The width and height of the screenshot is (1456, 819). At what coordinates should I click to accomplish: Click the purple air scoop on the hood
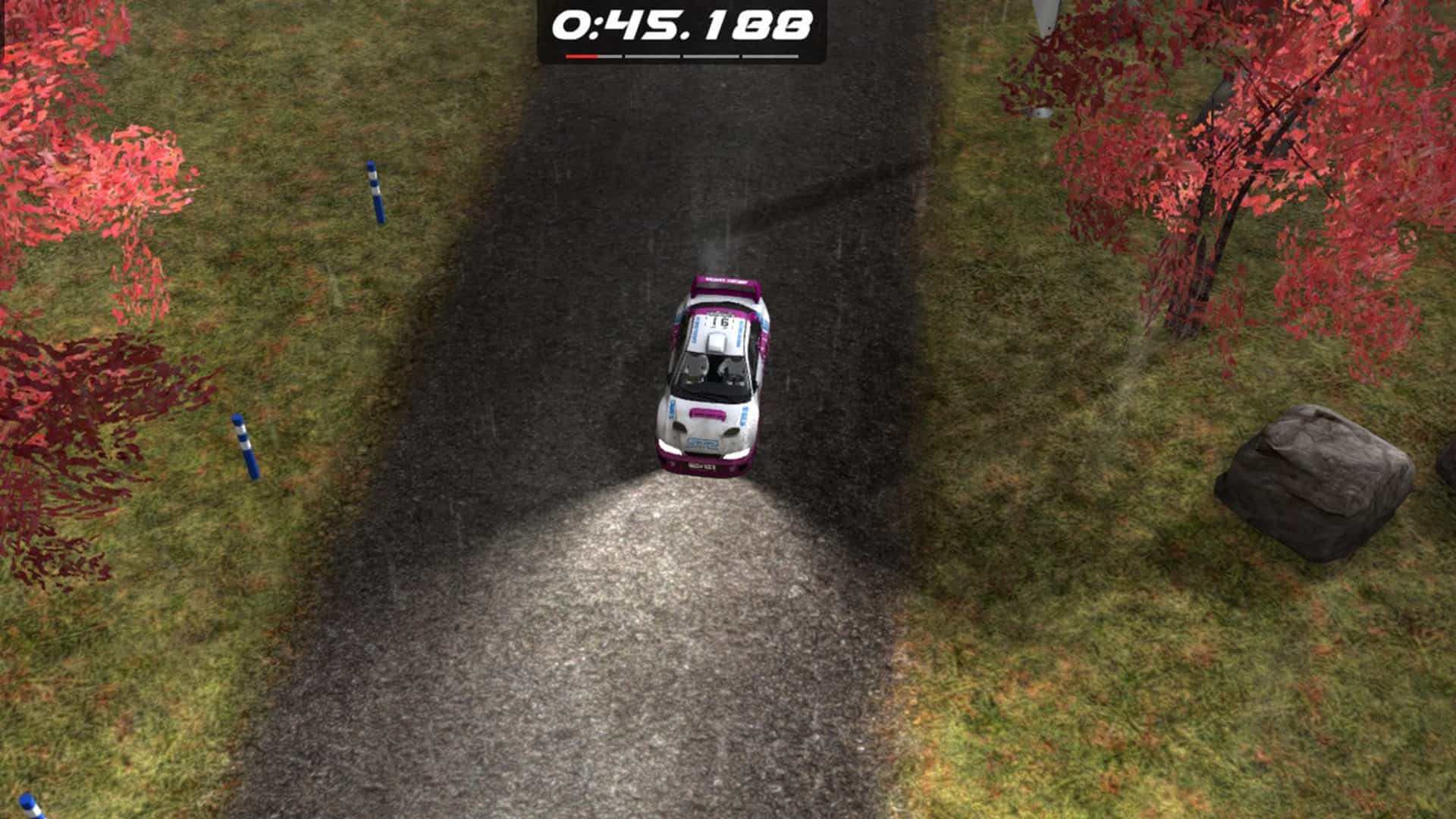coord(706,413)
